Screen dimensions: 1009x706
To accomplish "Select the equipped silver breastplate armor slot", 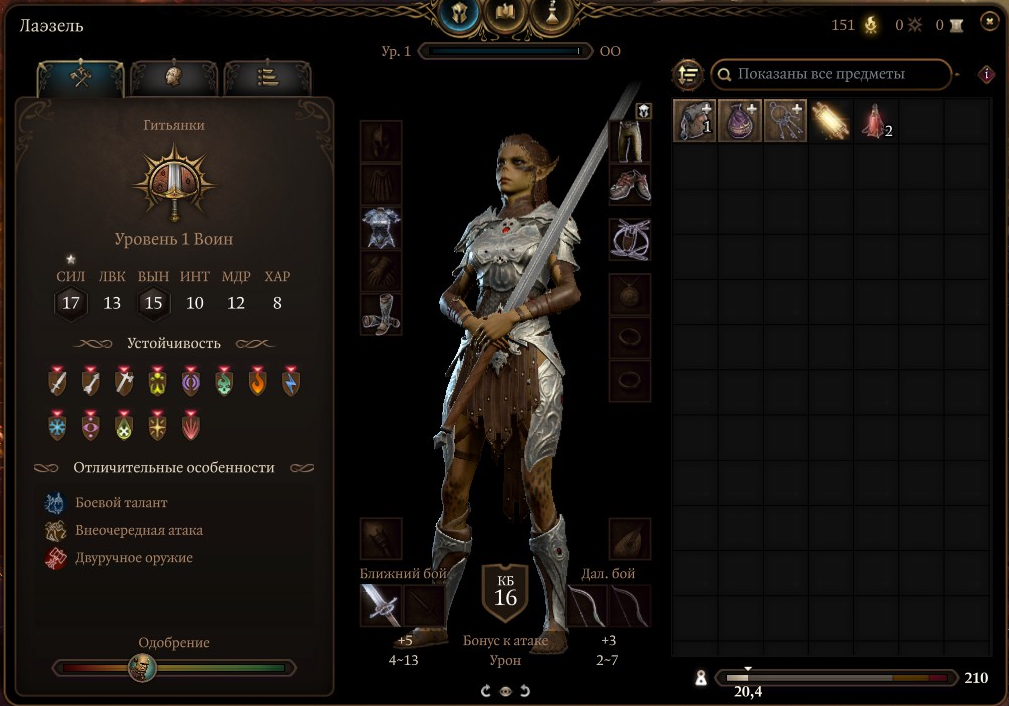I will click(x=381, y=228).
